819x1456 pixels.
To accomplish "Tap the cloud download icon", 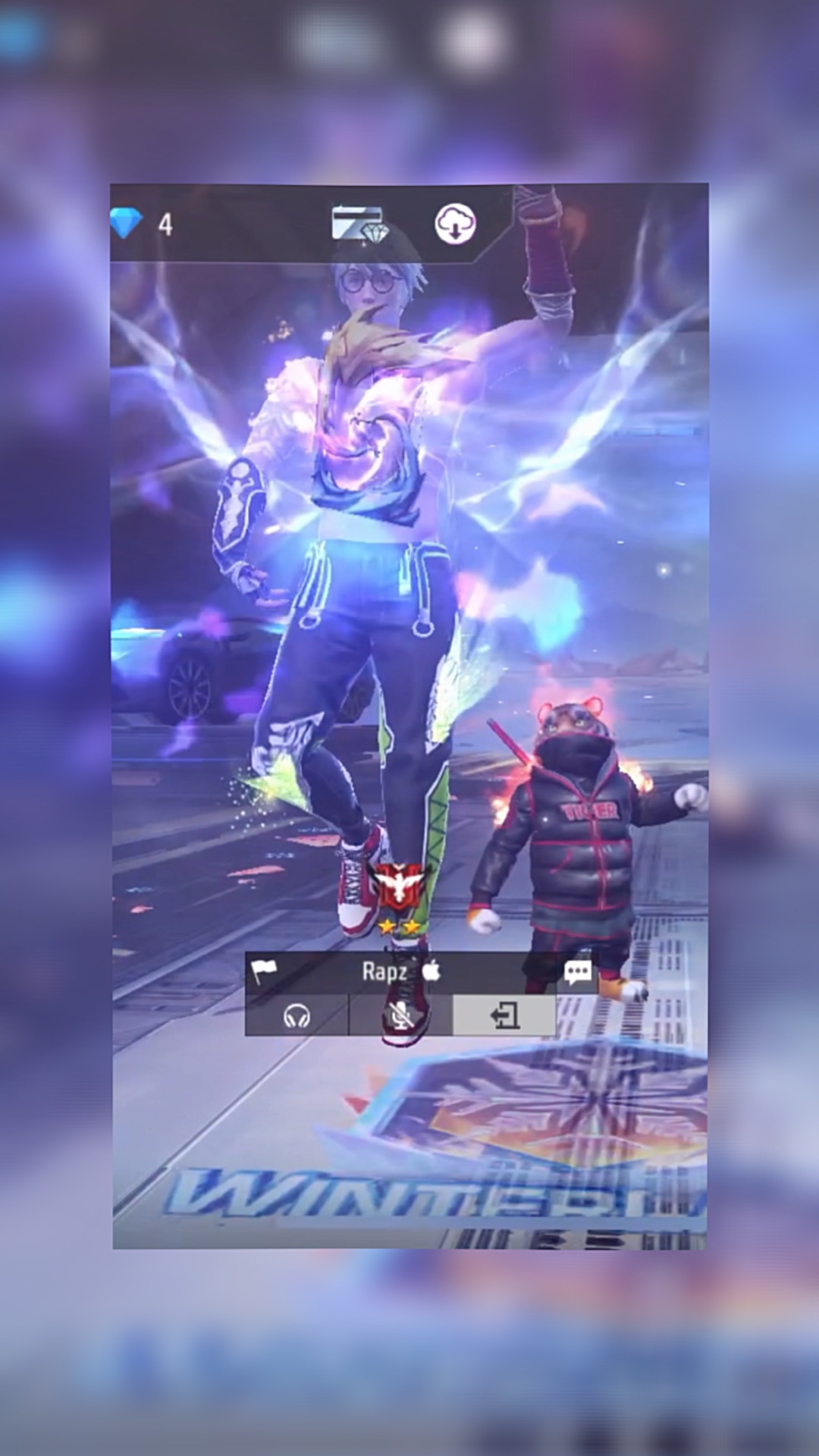I will click(x=455, y=224).
